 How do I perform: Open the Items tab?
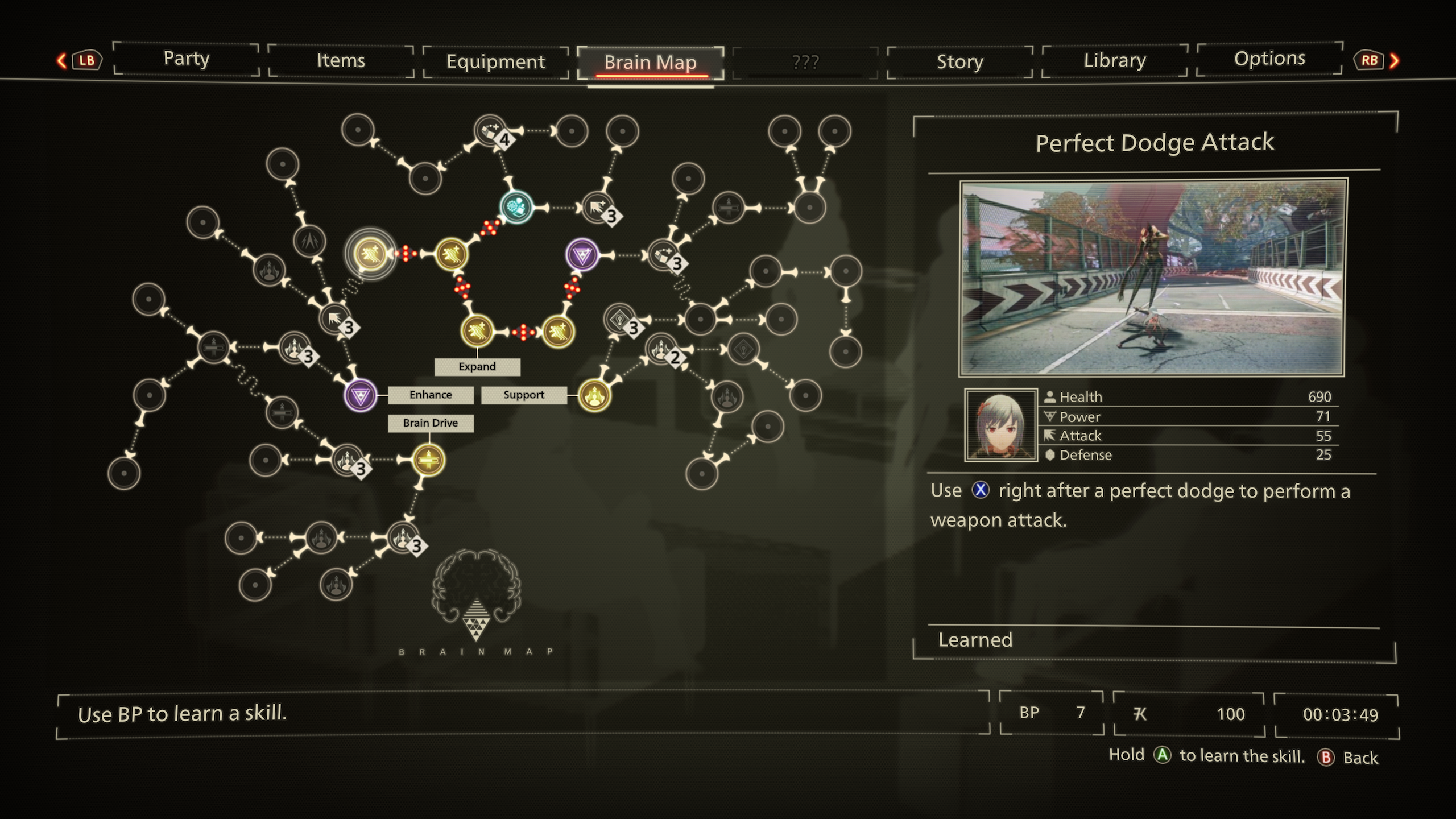click(341, 60)
